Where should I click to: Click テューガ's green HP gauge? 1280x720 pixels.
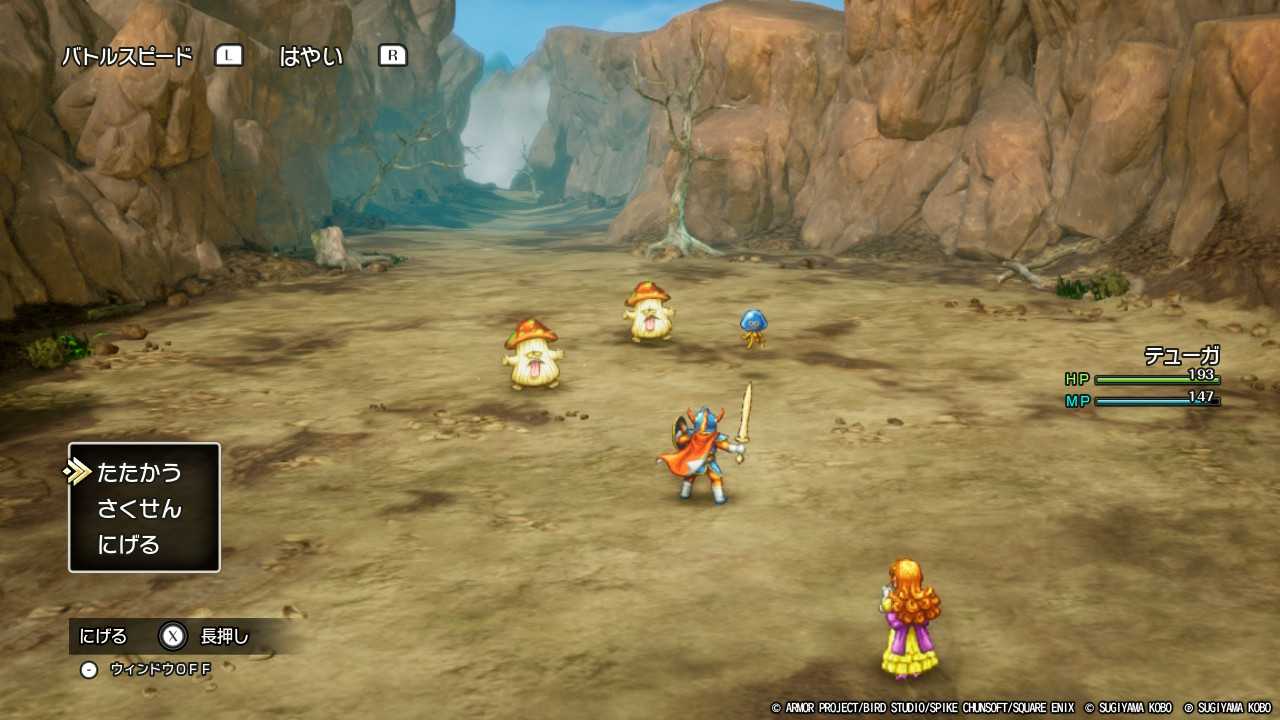(x=1155, y=379)
